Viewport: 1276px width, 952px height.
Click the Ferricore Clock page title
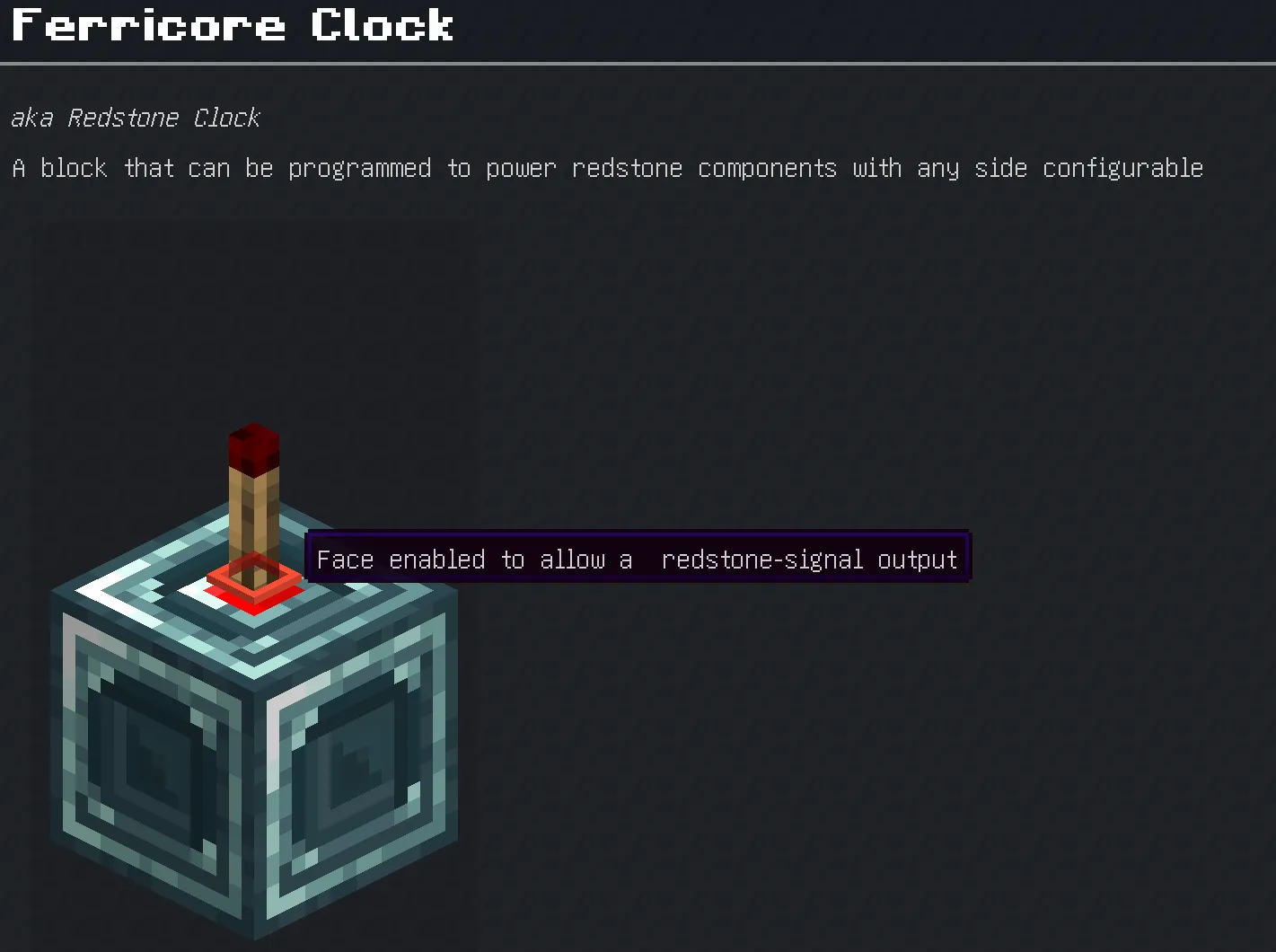(229, 27)
